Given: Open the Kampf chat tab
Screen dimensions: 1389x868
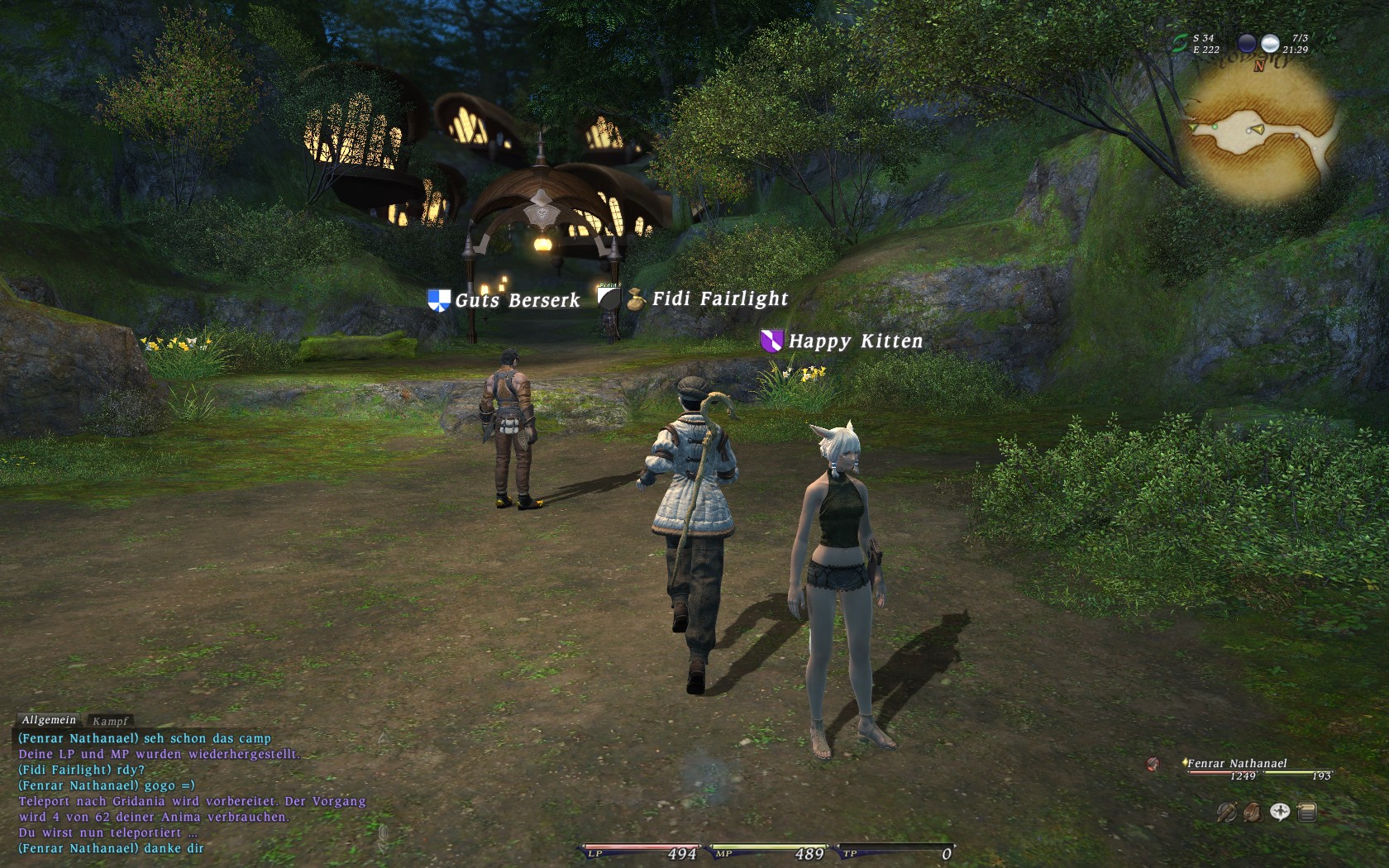Looking at the screenshot, I should (110, 721).
